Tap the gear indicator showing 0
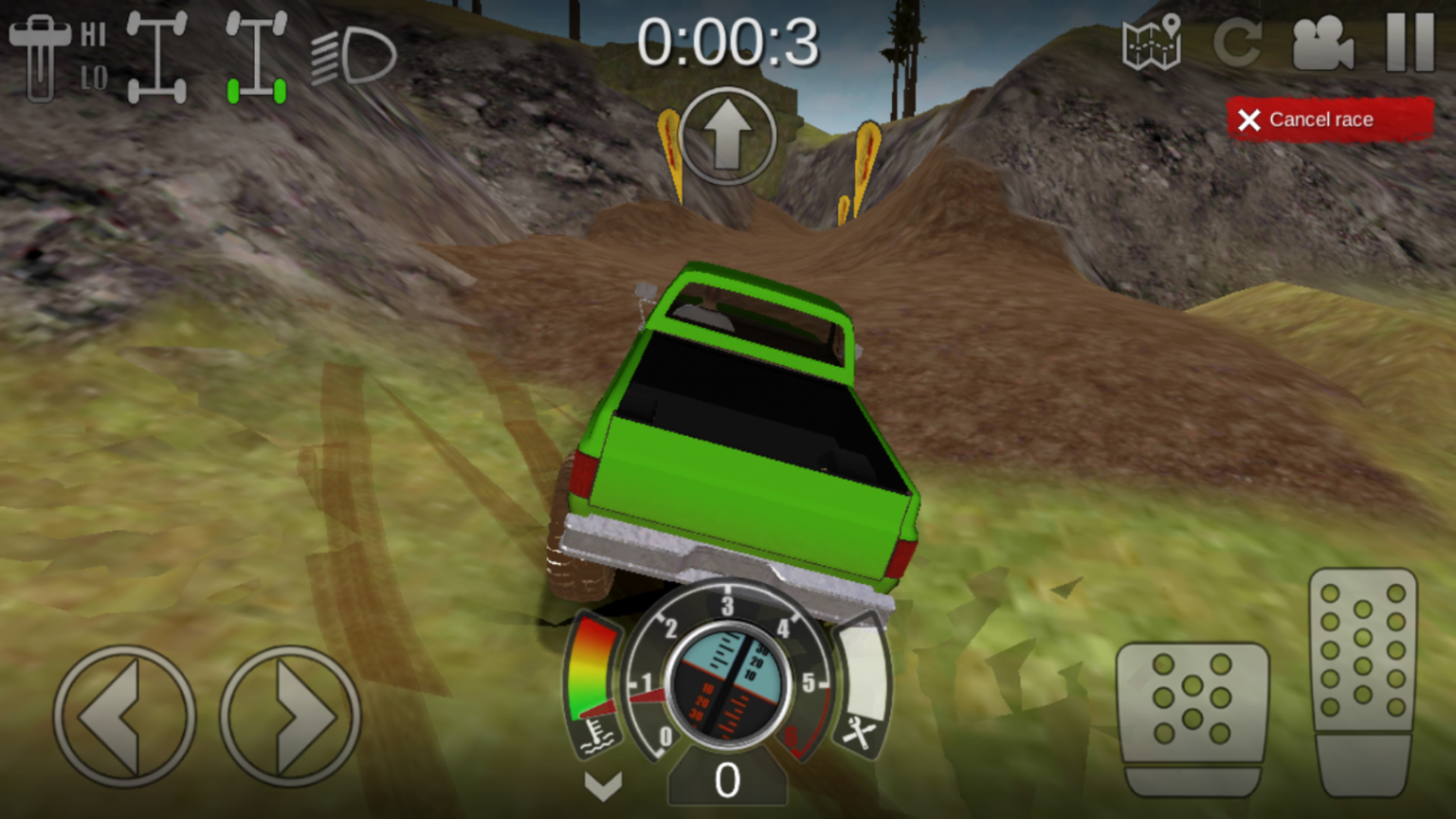1456x819 pixels. (727, 781)
